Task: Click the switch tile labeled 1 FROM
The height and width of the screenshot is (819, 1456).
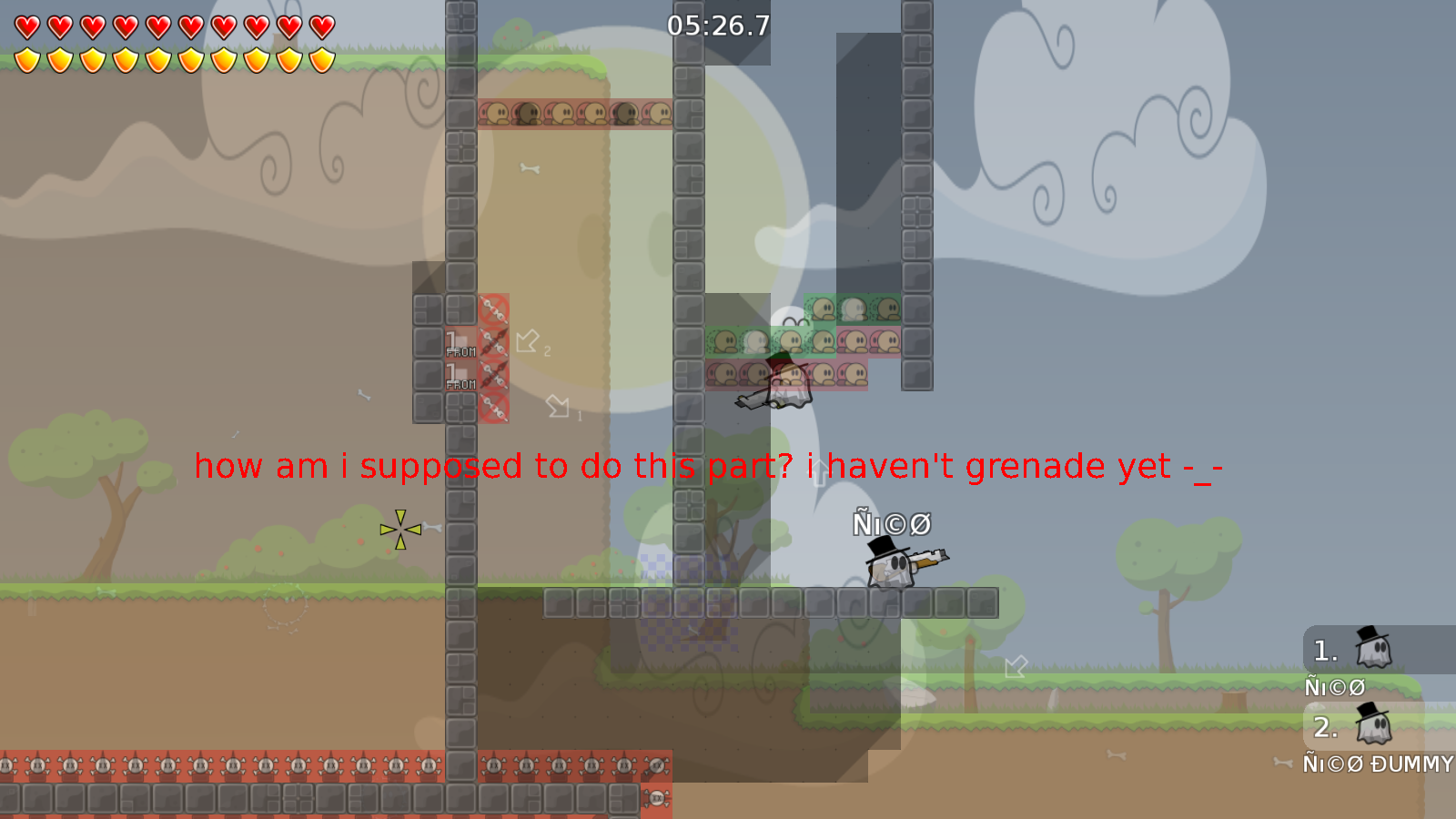Action: pyautogui.click(x=460, y=344)
